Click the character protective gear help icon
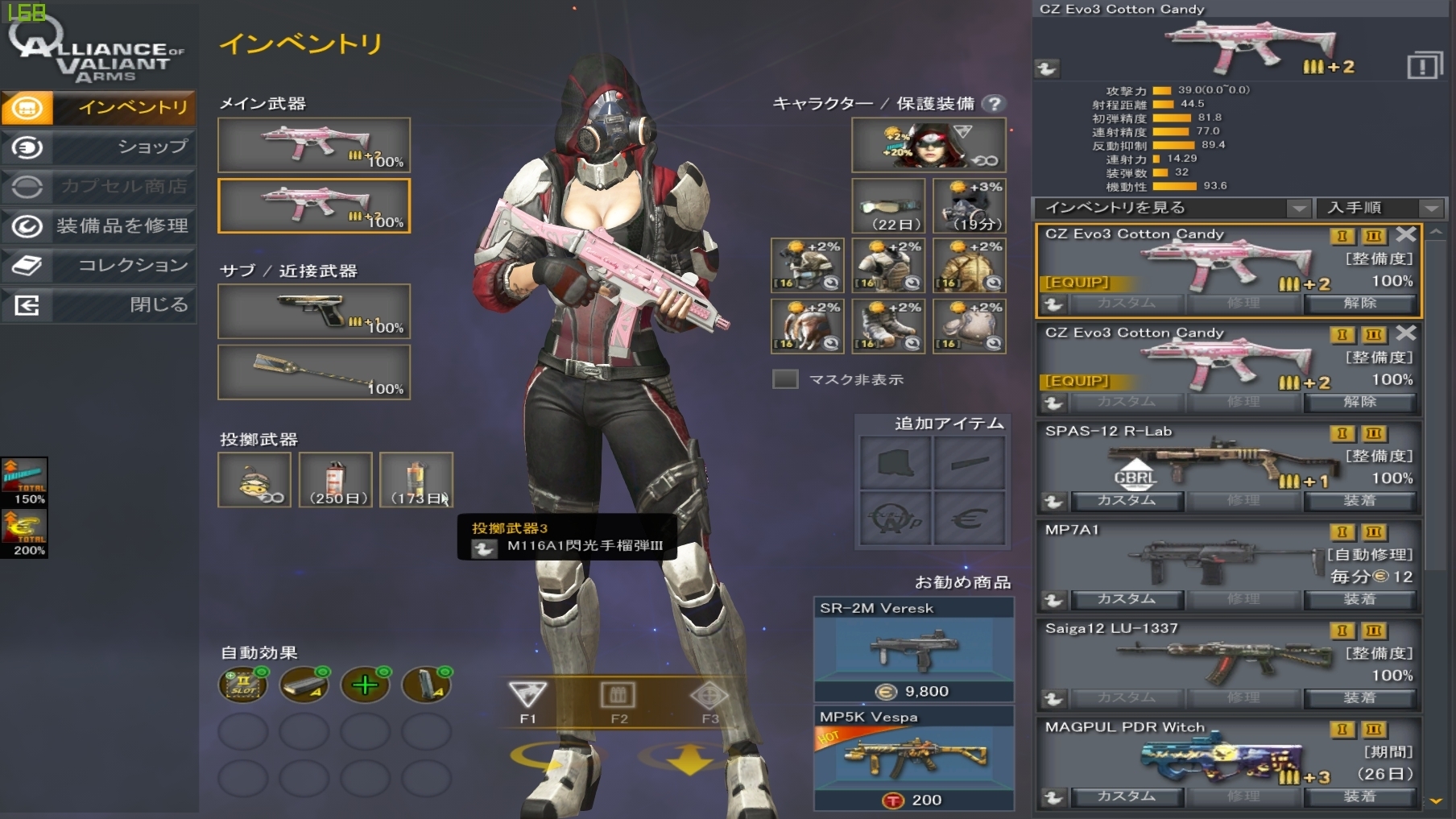 coord(995,104)
